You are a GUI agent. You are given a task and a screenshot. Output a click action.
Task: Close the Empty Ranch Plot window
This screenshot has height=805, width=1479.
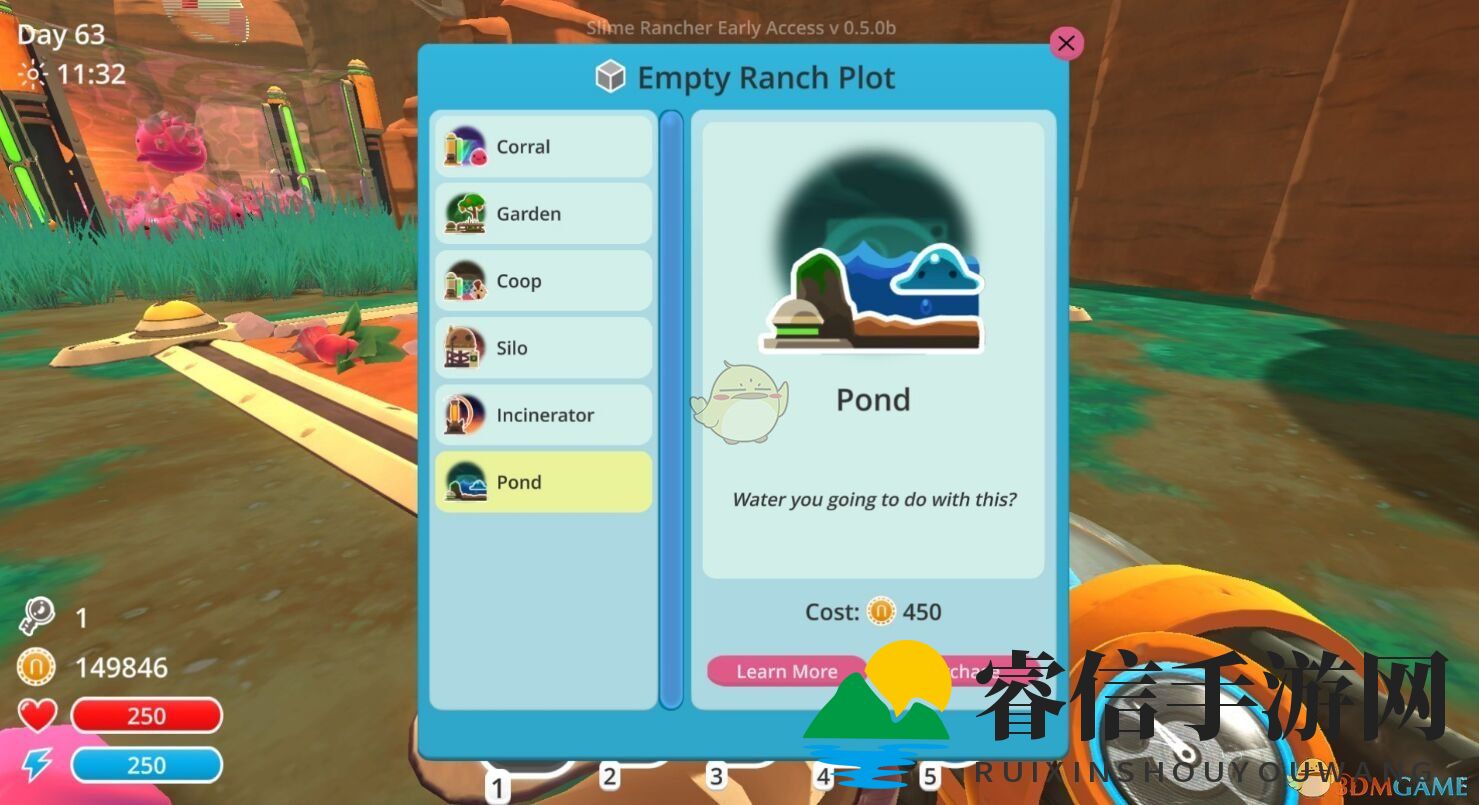[1066, 43]
